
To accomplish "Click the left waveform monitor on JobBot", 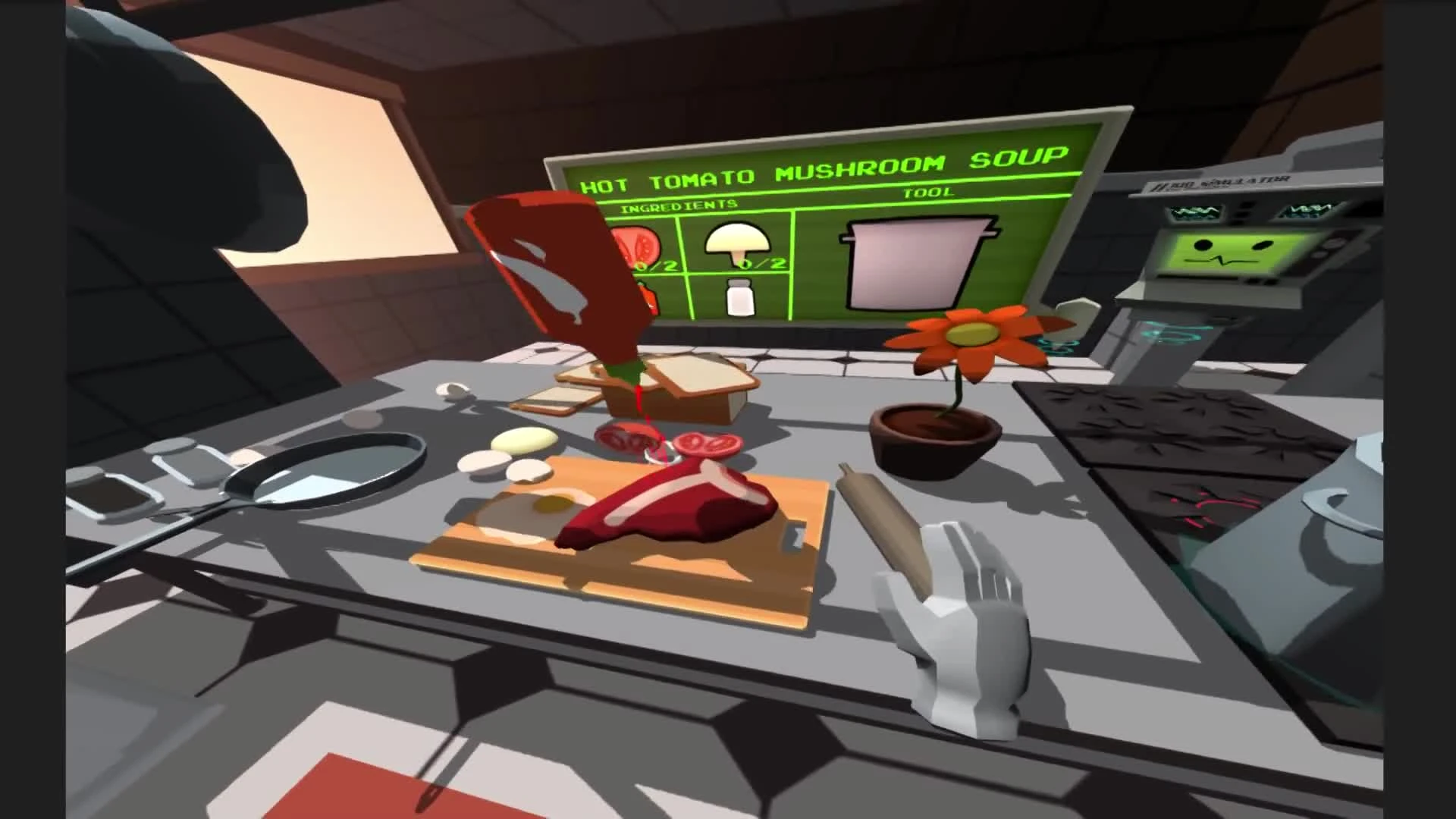I will pyautogui.click(x=1196, y=212).
